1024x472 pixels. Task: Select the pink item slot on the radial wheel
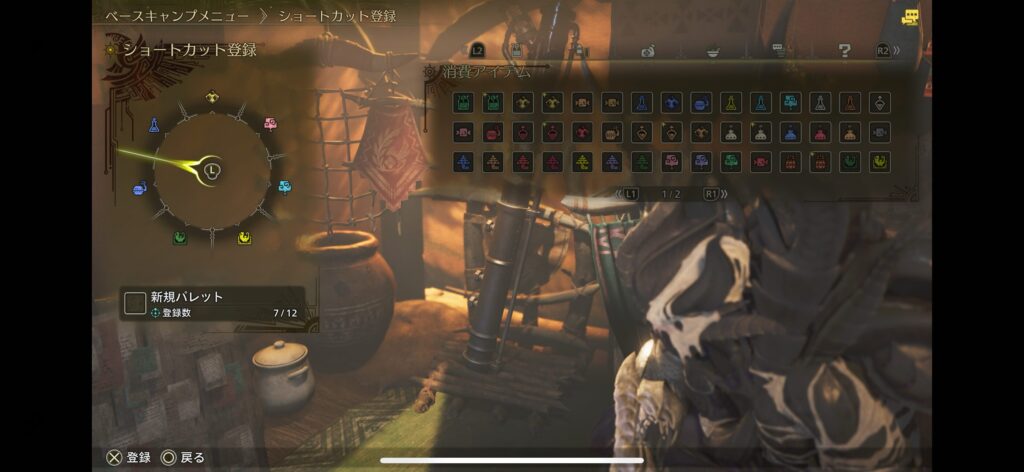[x=269, y=124]
